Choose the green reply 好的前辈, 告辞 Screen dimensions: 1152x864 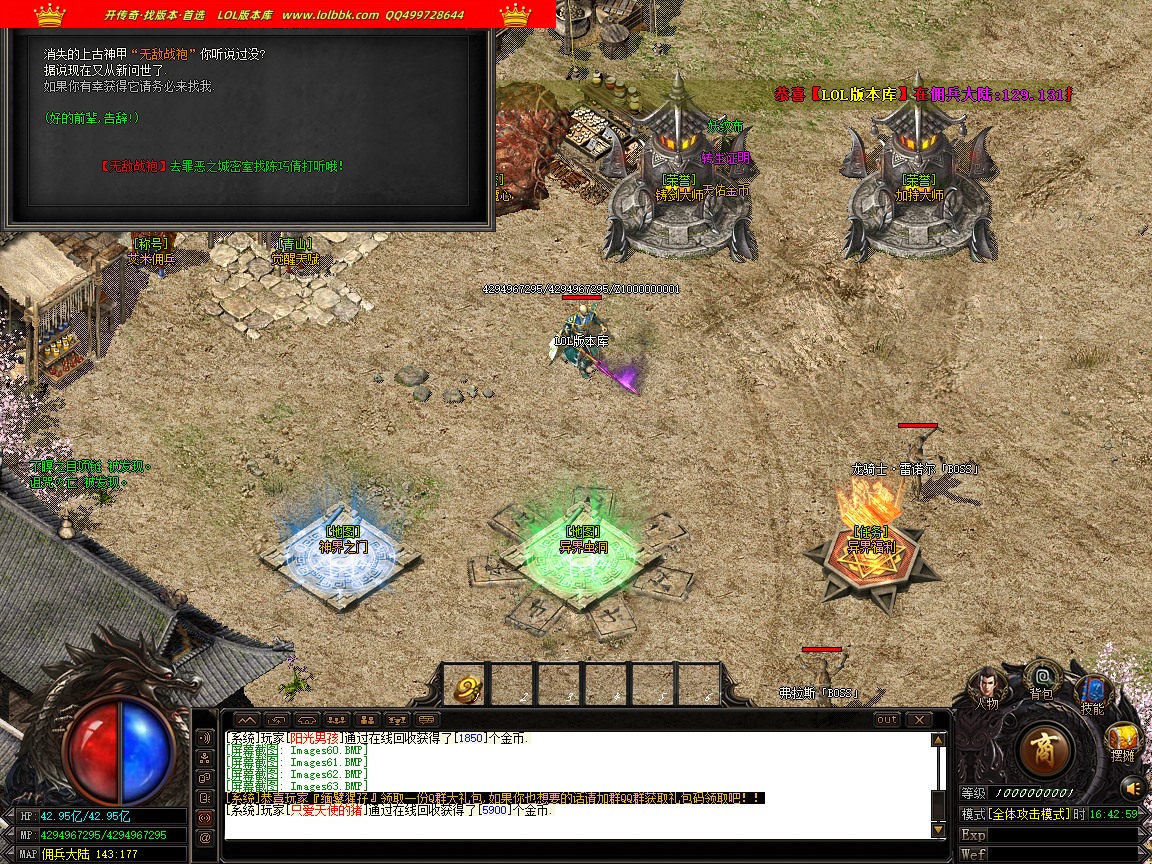click(x=92, y=118)
